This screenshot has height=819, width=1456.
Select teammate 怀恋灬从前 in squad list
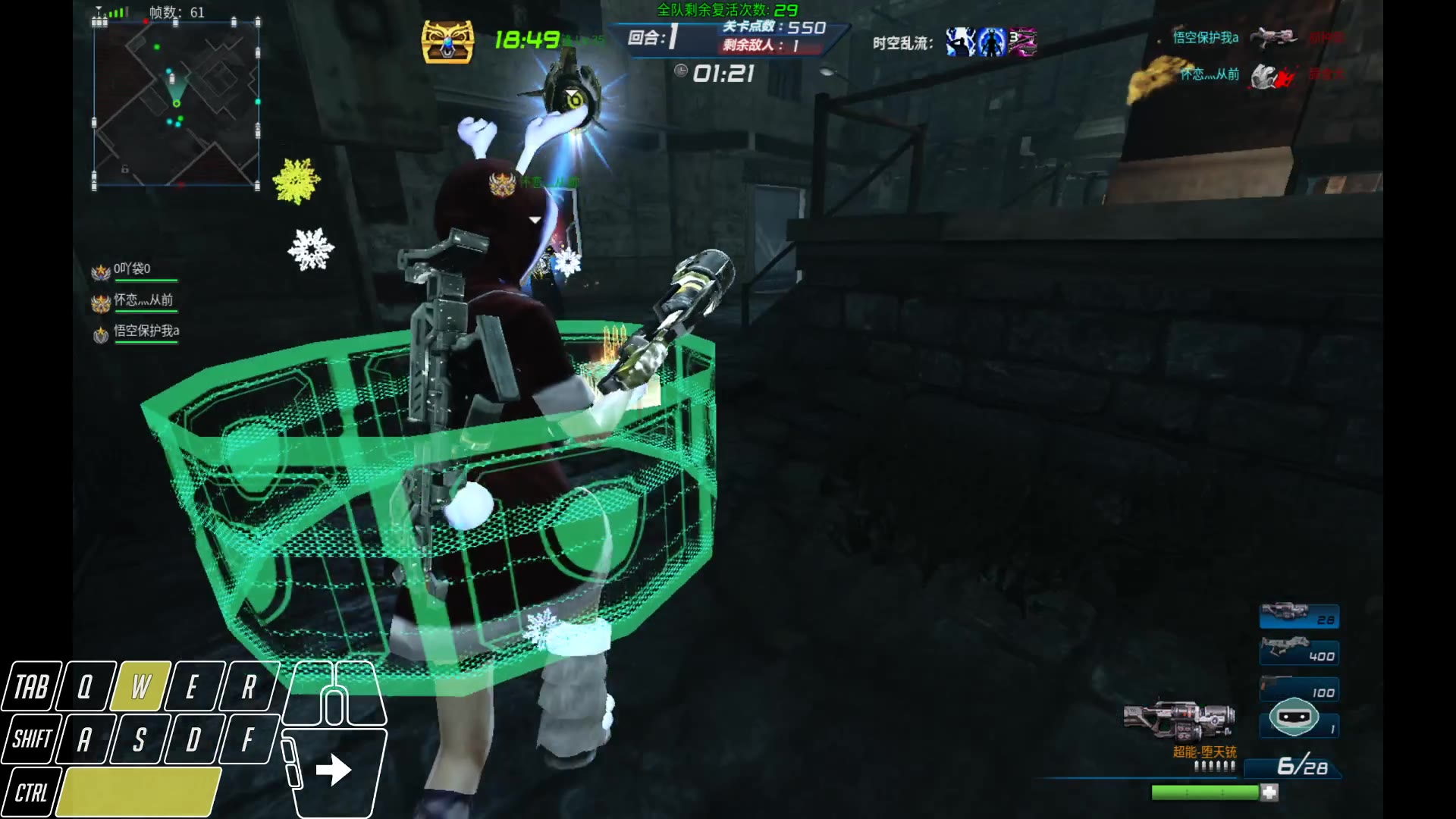pyautogui.click(x=143, y=301)
